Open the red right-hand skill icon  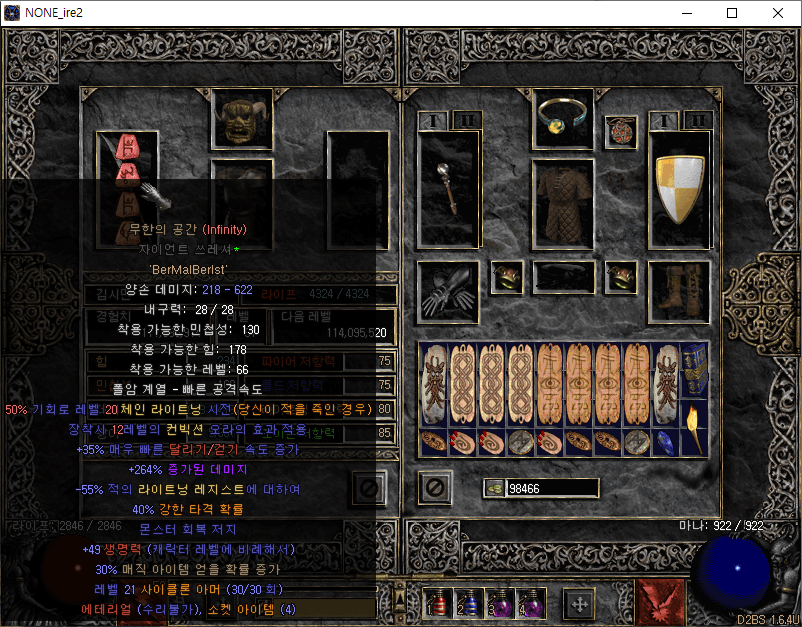[x=661, y=601]
